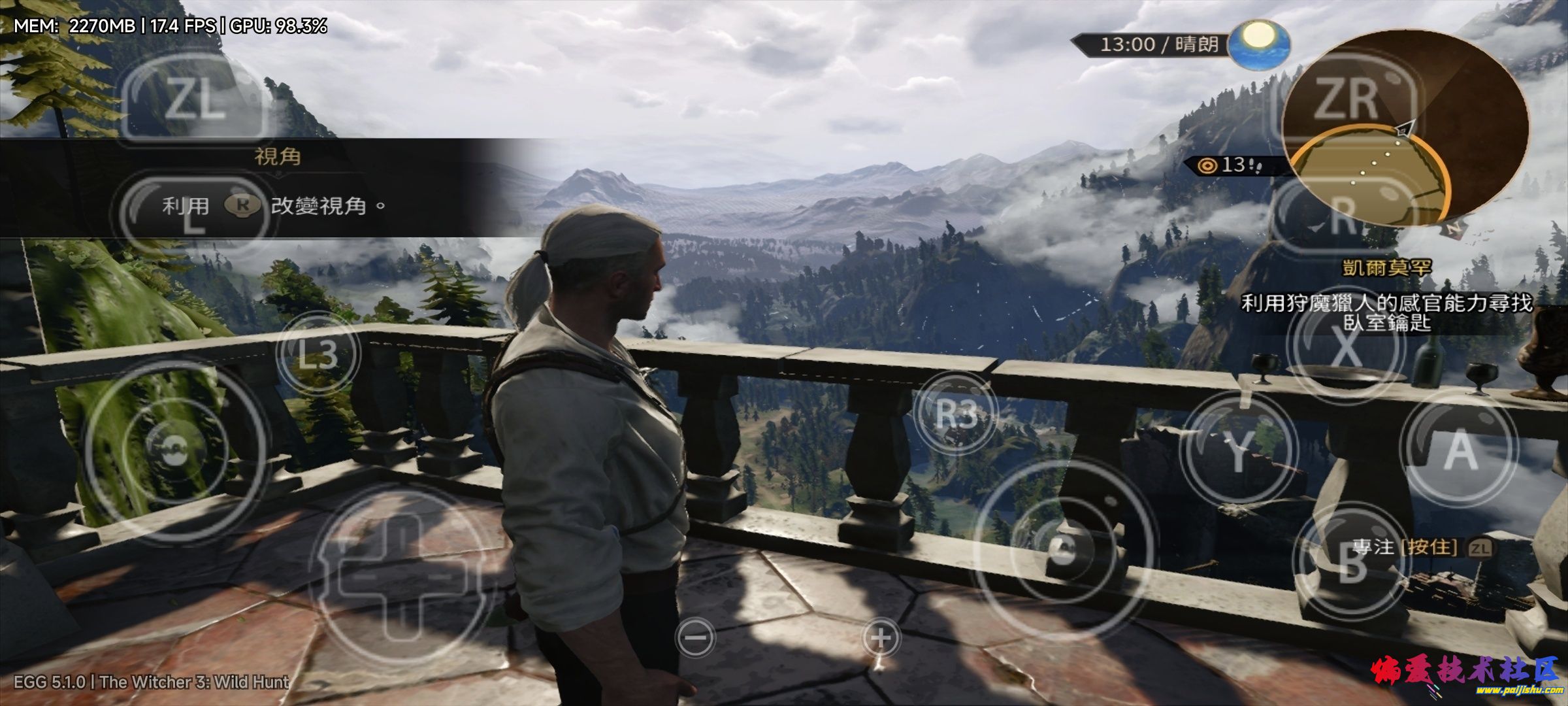The height and width of the screenshot is (706, 1568).
Task: Tap the ZR touch button
Action: [1345, 100]
